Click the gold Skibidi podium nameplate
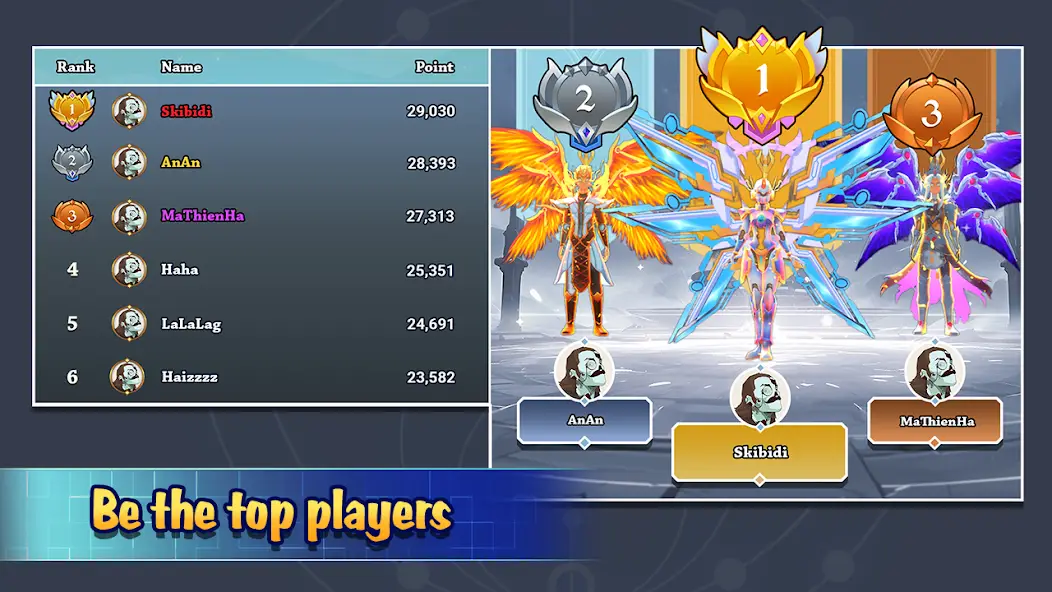The image size is (1052, 592). tap(759, 452)
